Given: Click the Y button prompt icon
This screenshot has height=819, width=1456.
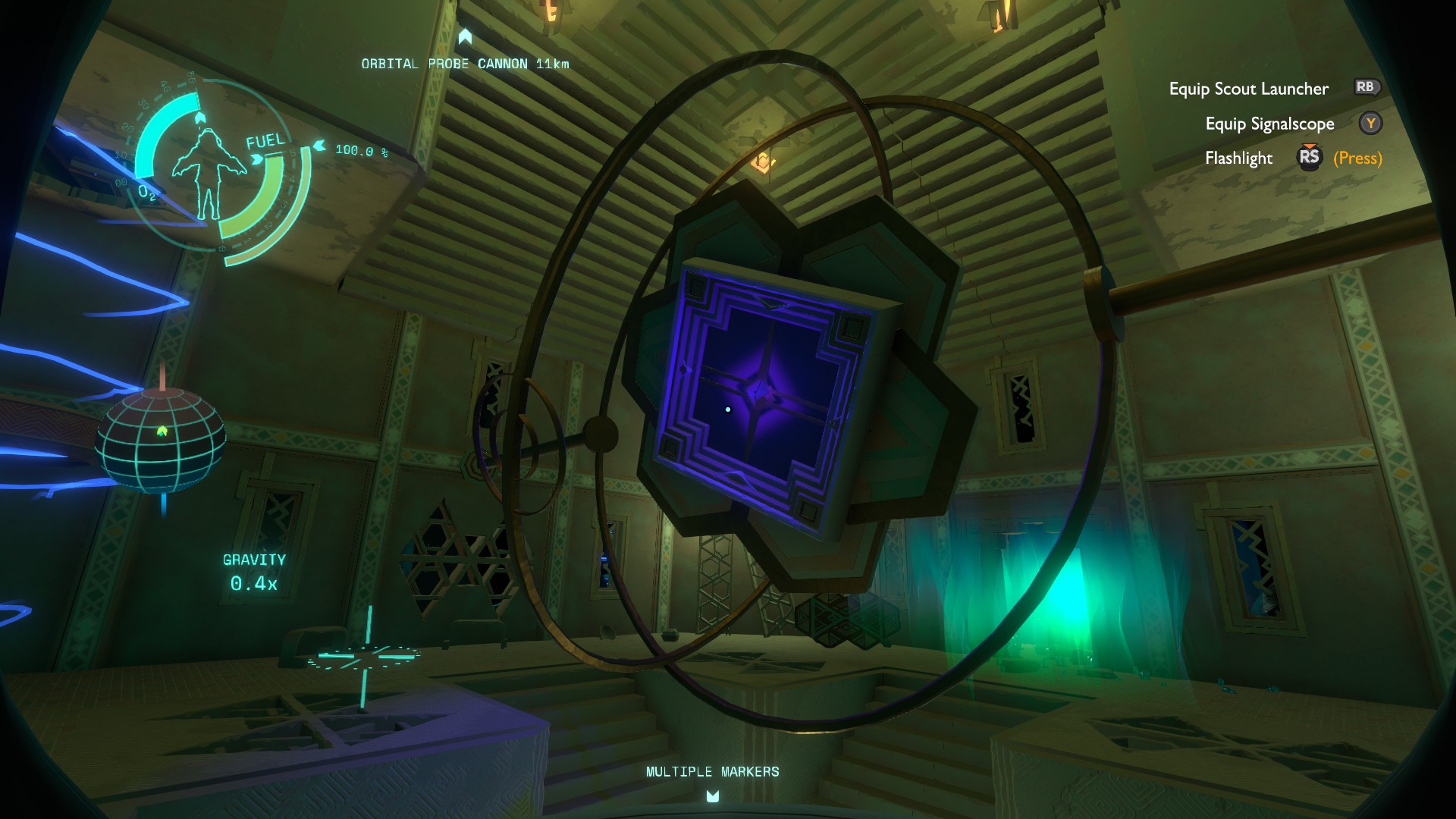Looking at the screenshot, I should [1370, 124].
